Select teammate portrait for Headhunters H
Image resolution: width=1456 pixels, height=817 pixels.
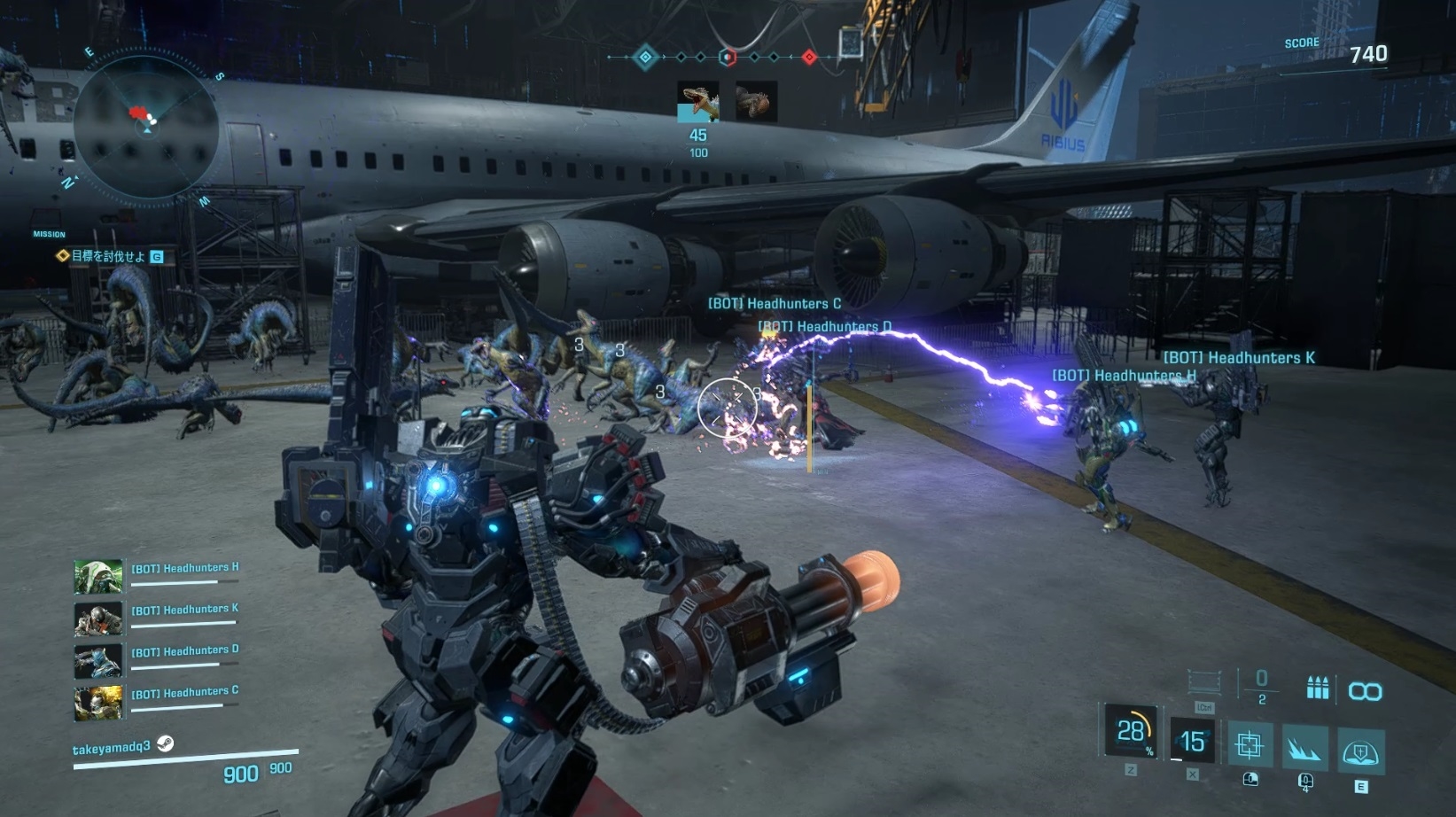(x=98, y=577)
